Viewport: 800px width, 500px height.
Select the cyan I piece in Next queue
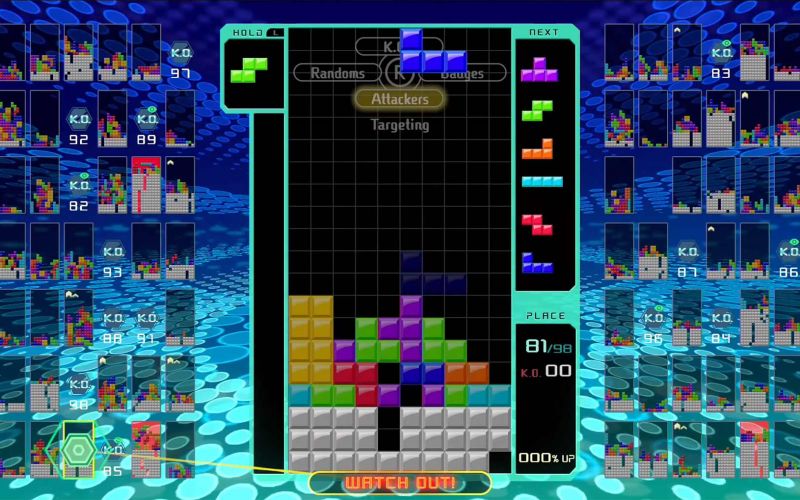pyautogui.click(x=541, y=182)
